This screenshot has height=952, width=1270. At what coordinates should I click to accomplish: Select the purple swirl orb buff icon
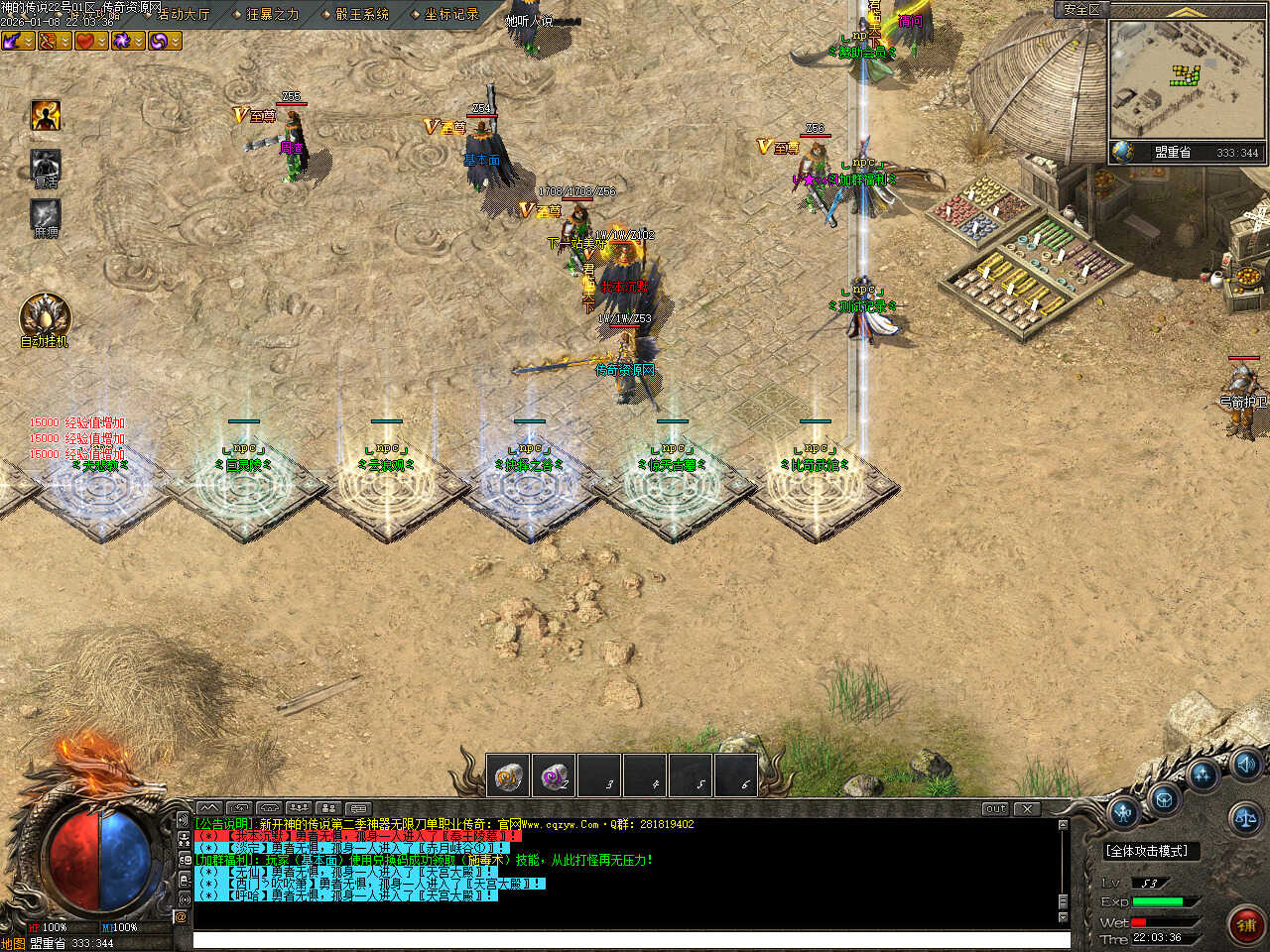tap(159, 41)
